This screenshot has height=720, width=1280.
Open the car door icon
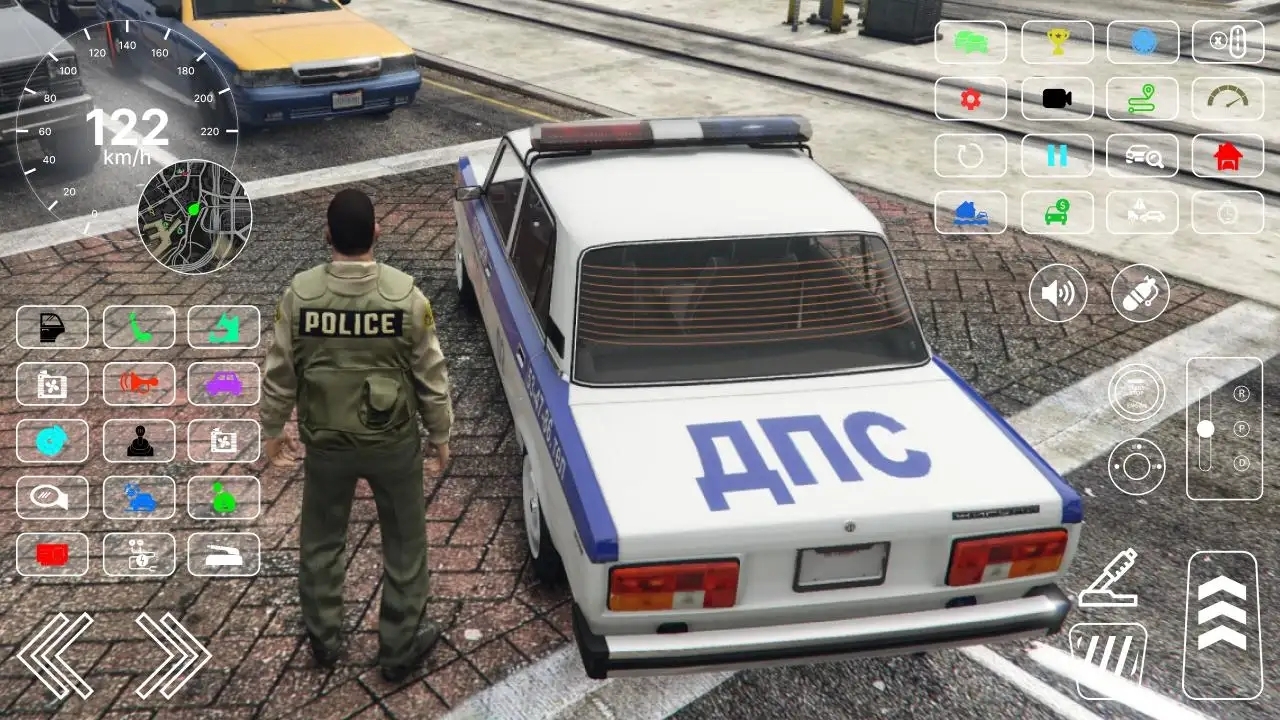52,327
